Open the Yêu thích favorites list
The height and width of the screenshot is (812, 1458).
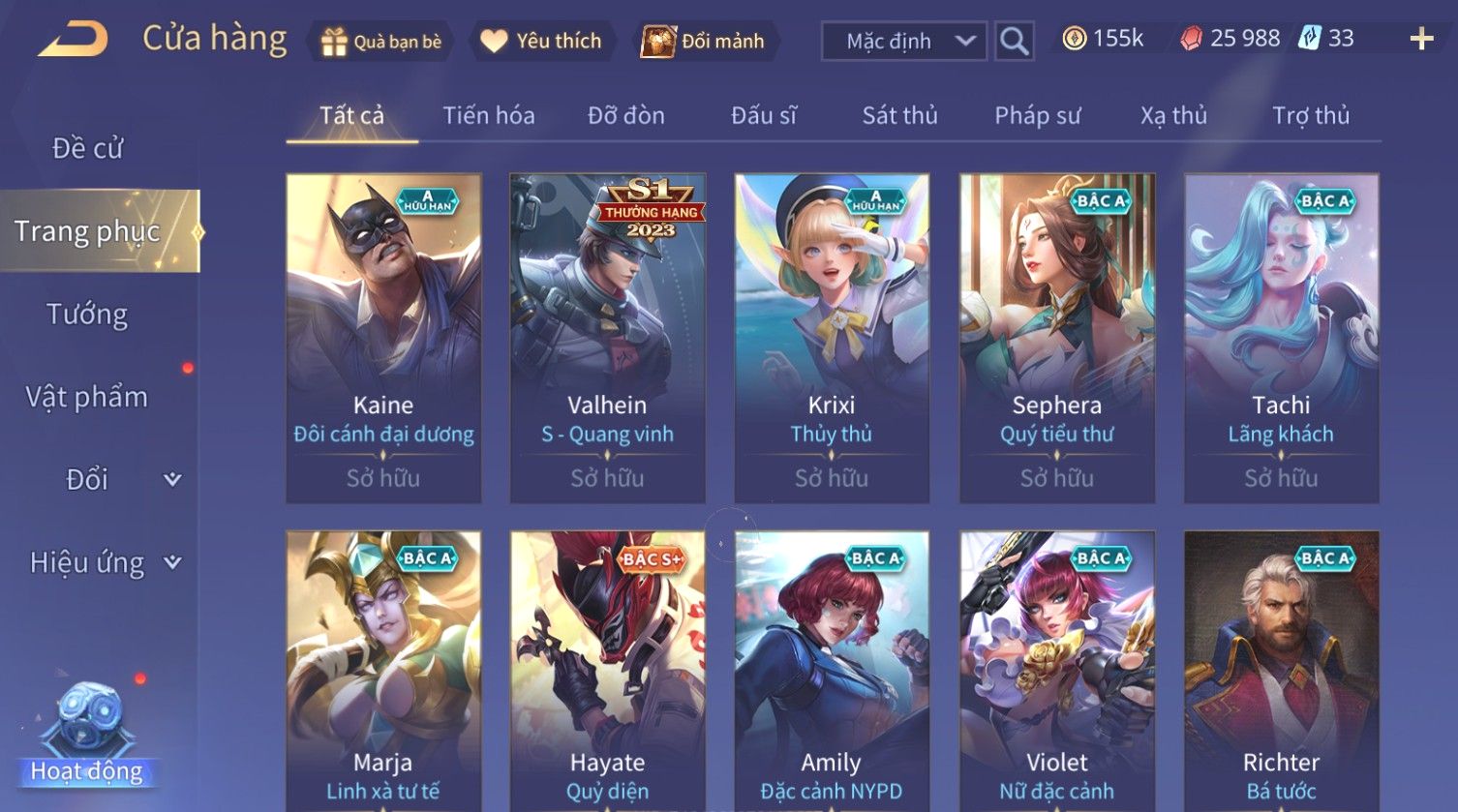[x=542, y=42]
